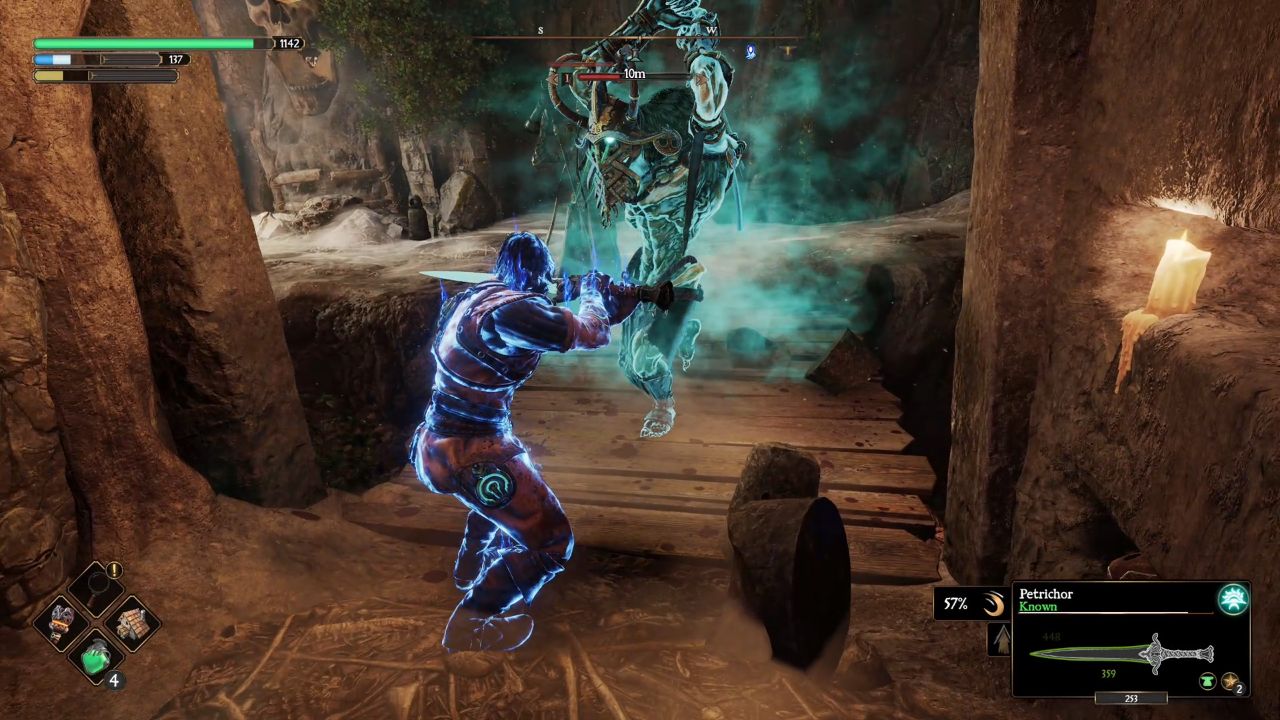Select the arrow ammo slot
The height and width of the screenshot is (720, 1280).
[999, 639]
